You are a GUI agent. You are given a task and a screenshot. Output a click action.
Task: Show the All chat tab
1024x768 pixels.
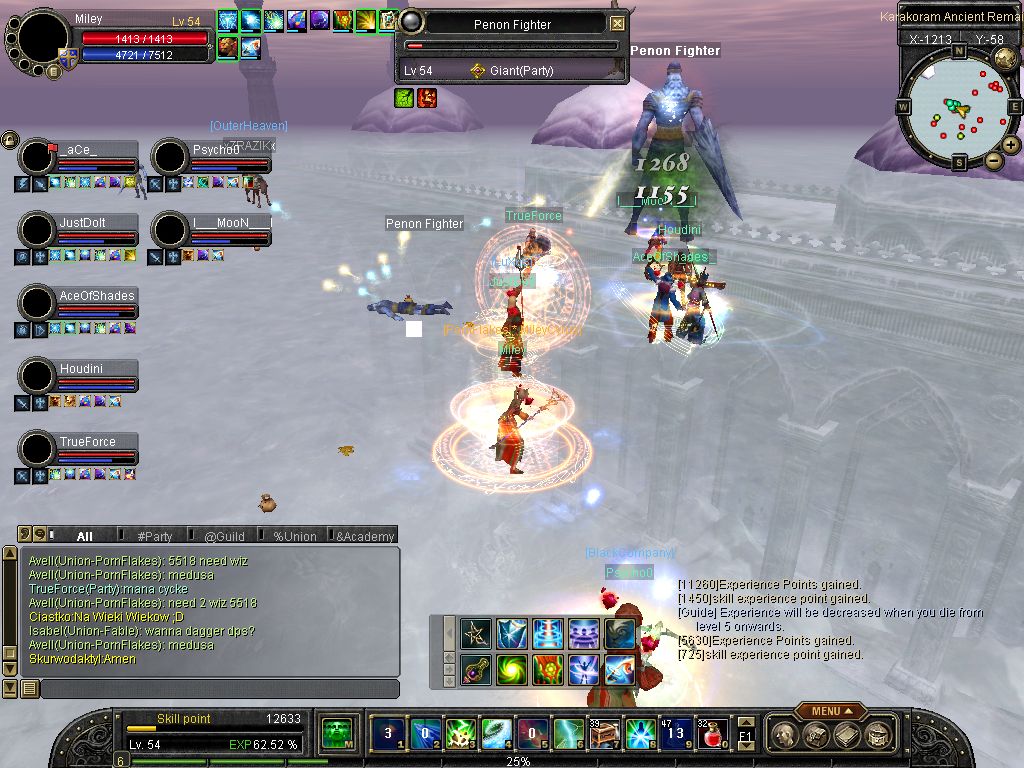85,536
